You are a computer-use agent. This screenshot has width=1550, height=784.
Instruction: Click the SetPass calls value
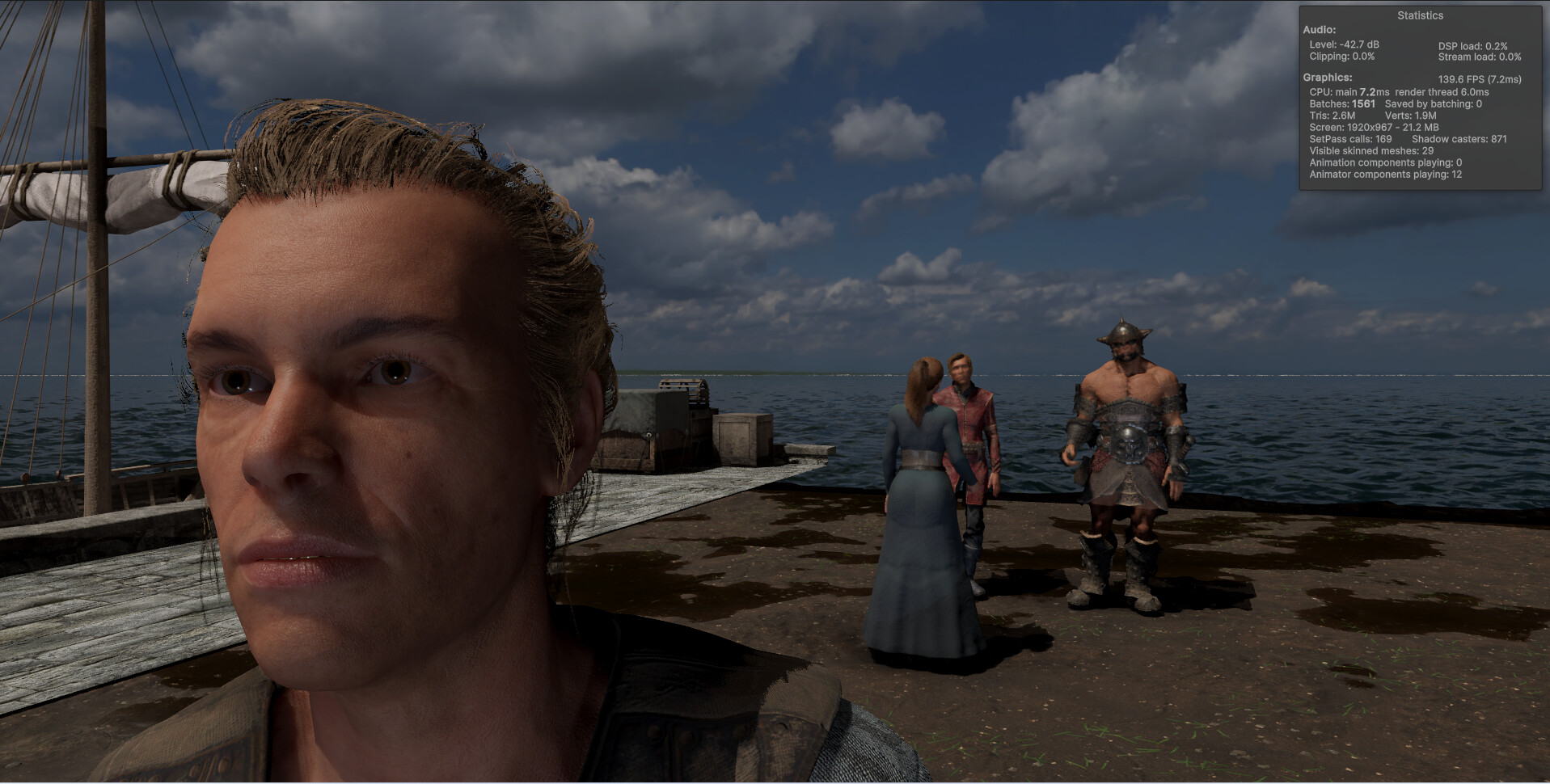[1349, 139]
